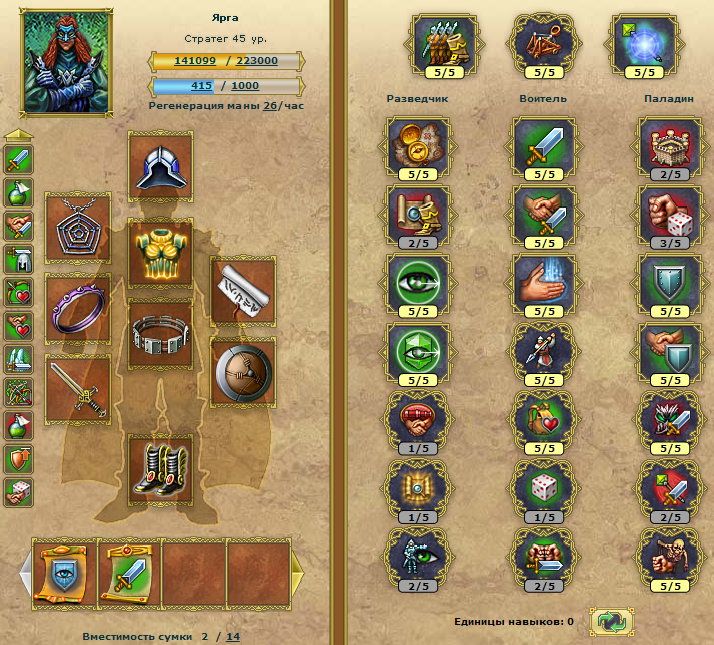The width and height of the screenshot is (714, 645).
Task: Select the equipped sword weapon slot
Action: pyautogui.click(x=78, y=386)
